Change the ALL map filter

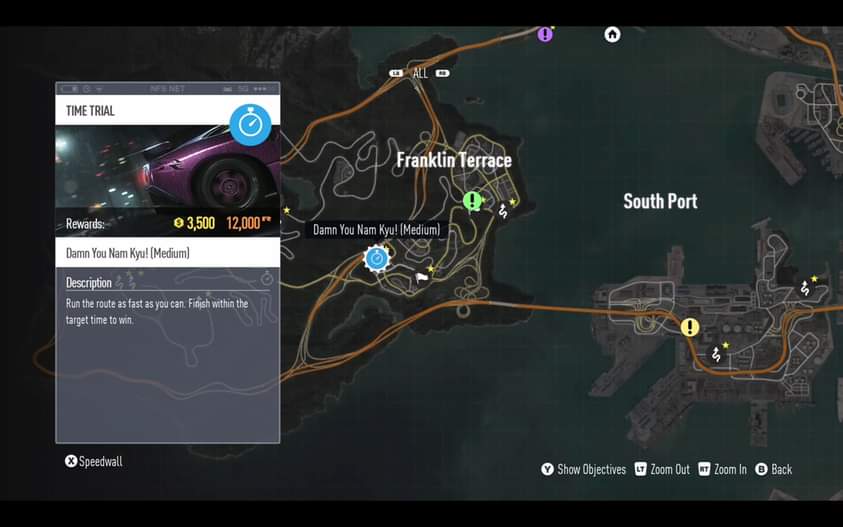(420, 73)
